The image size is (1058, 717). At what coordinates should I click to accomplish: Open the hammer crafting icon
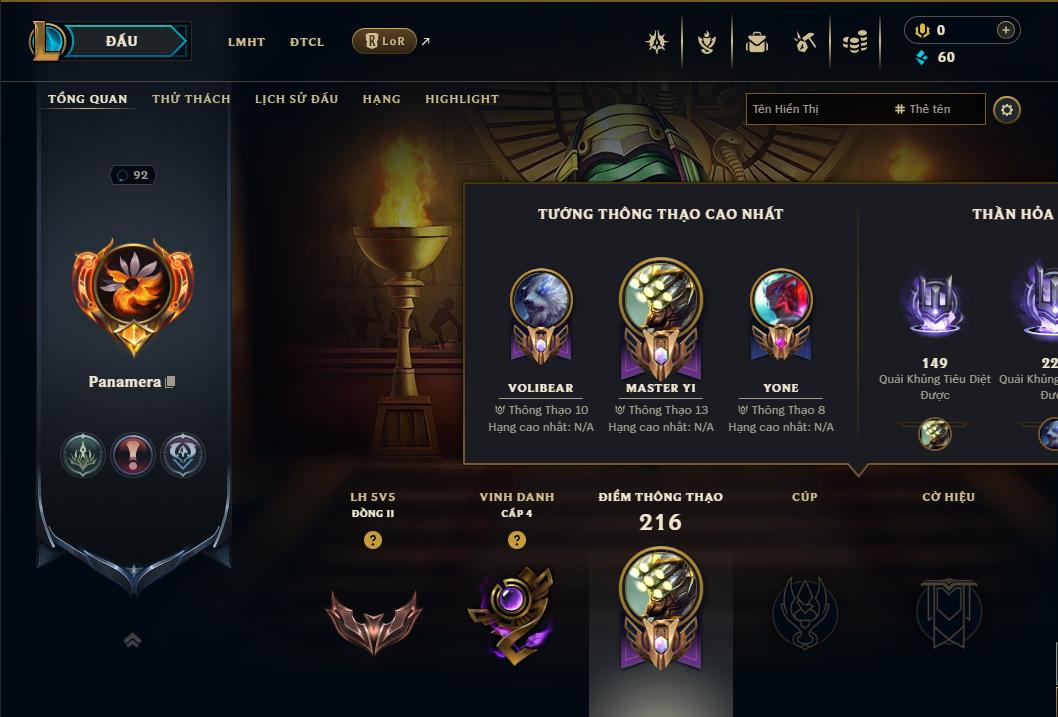805,42
